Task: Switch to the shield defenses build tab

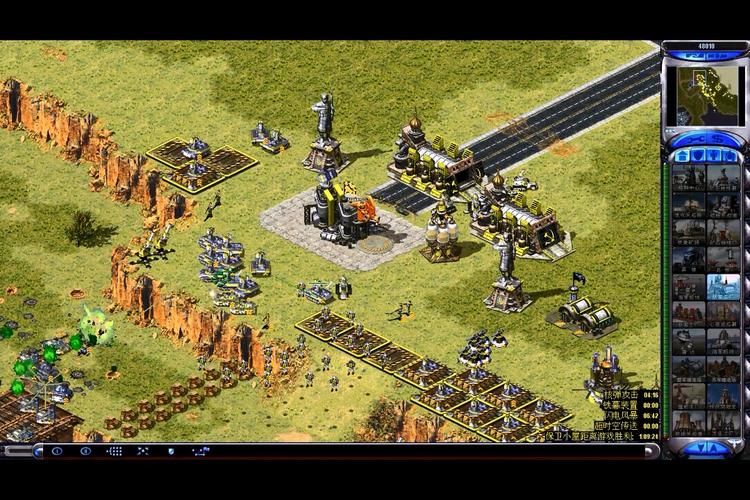Action: [698, 156]
